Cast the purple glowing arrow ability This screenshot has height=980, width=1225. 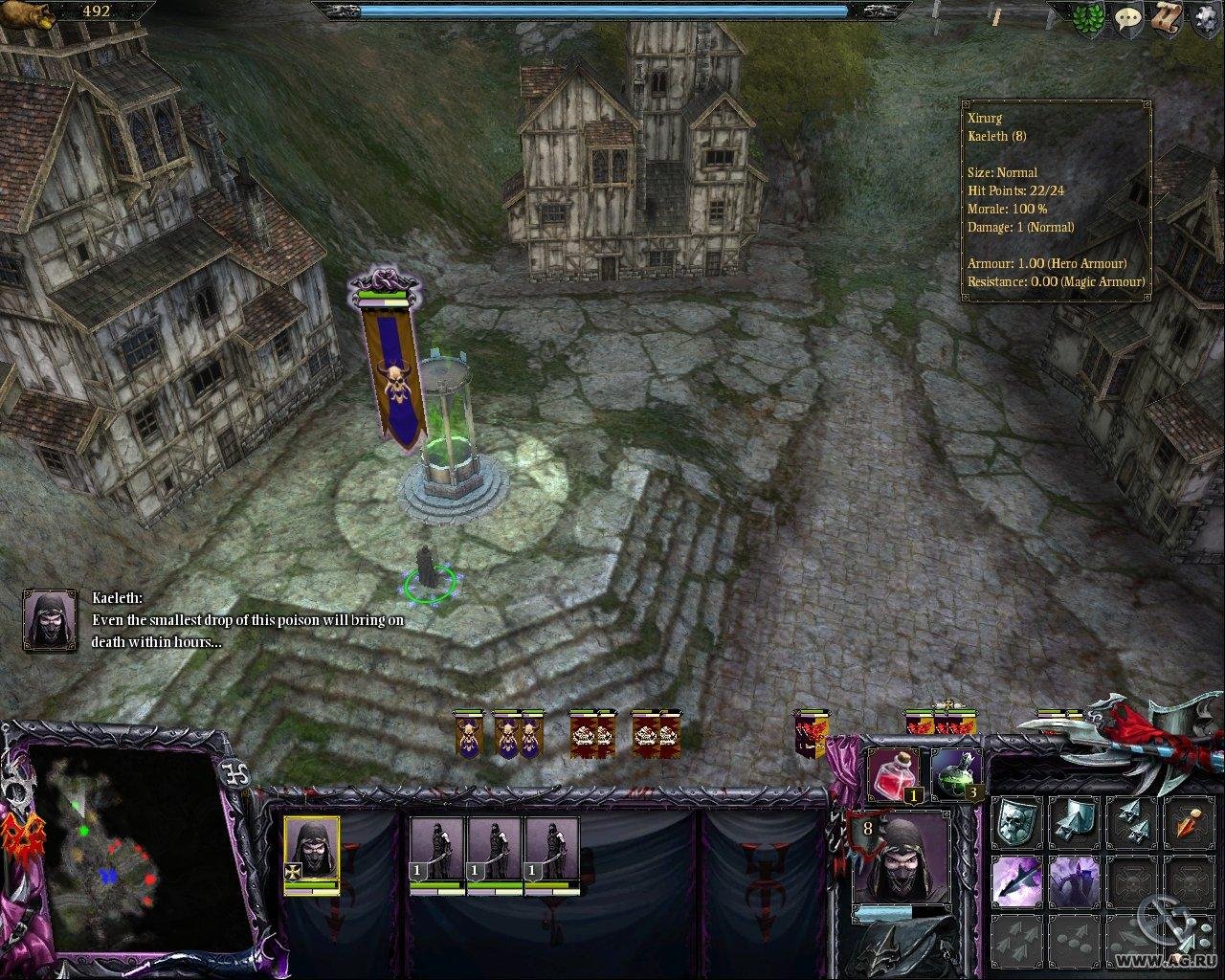tap(1016, 880)
